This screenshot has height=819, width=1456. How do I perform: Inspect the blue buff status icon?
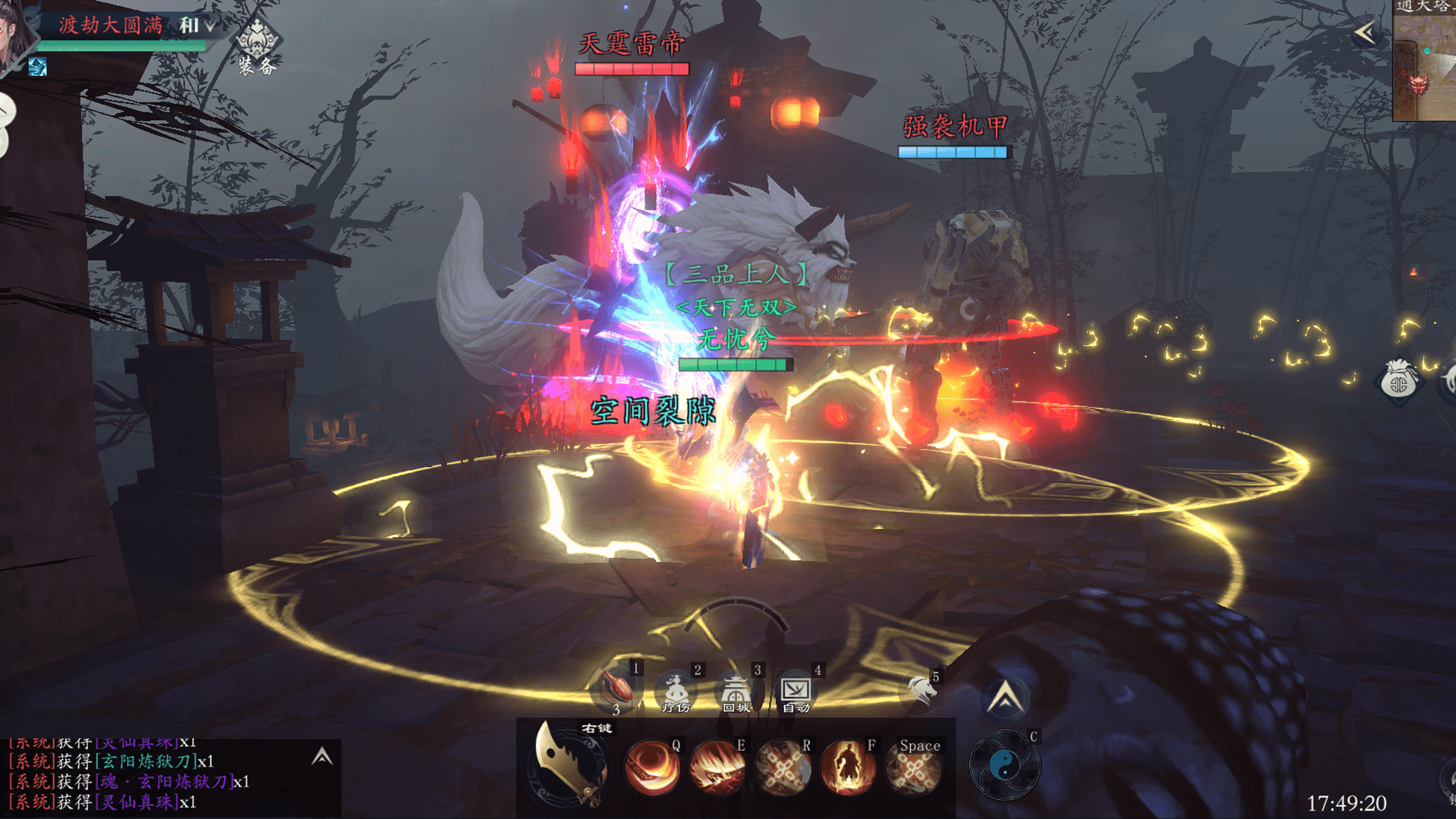(37, 67)
